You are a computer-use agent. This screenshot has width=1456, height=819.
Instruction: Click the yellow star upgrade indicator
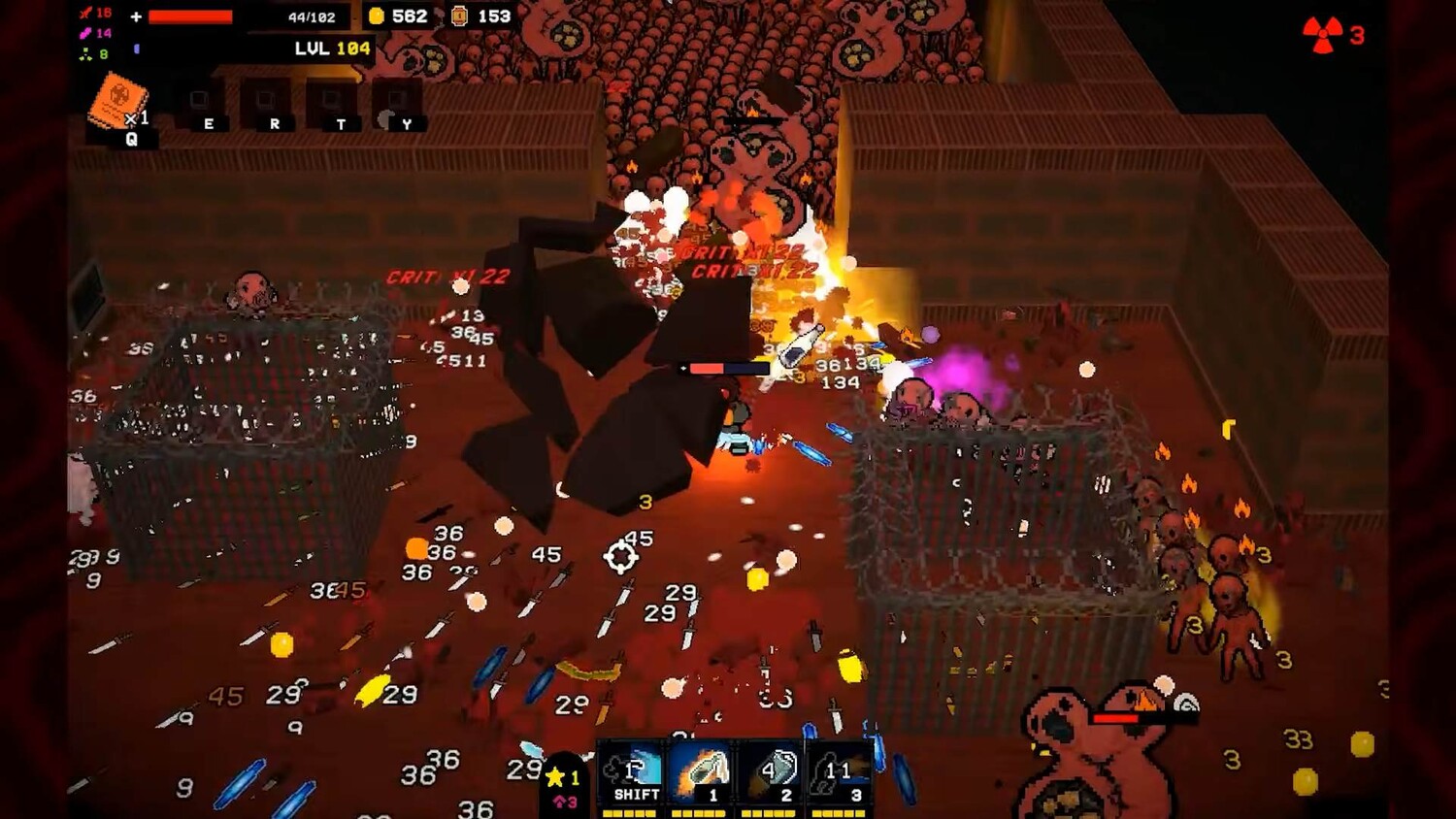click(557, 776)
